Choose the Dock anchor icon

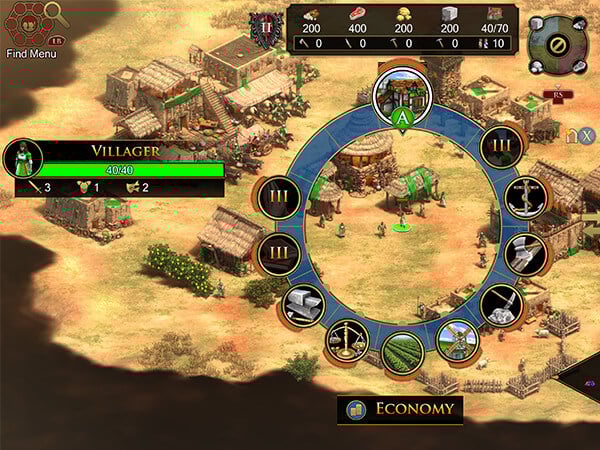tap(520, 199)
